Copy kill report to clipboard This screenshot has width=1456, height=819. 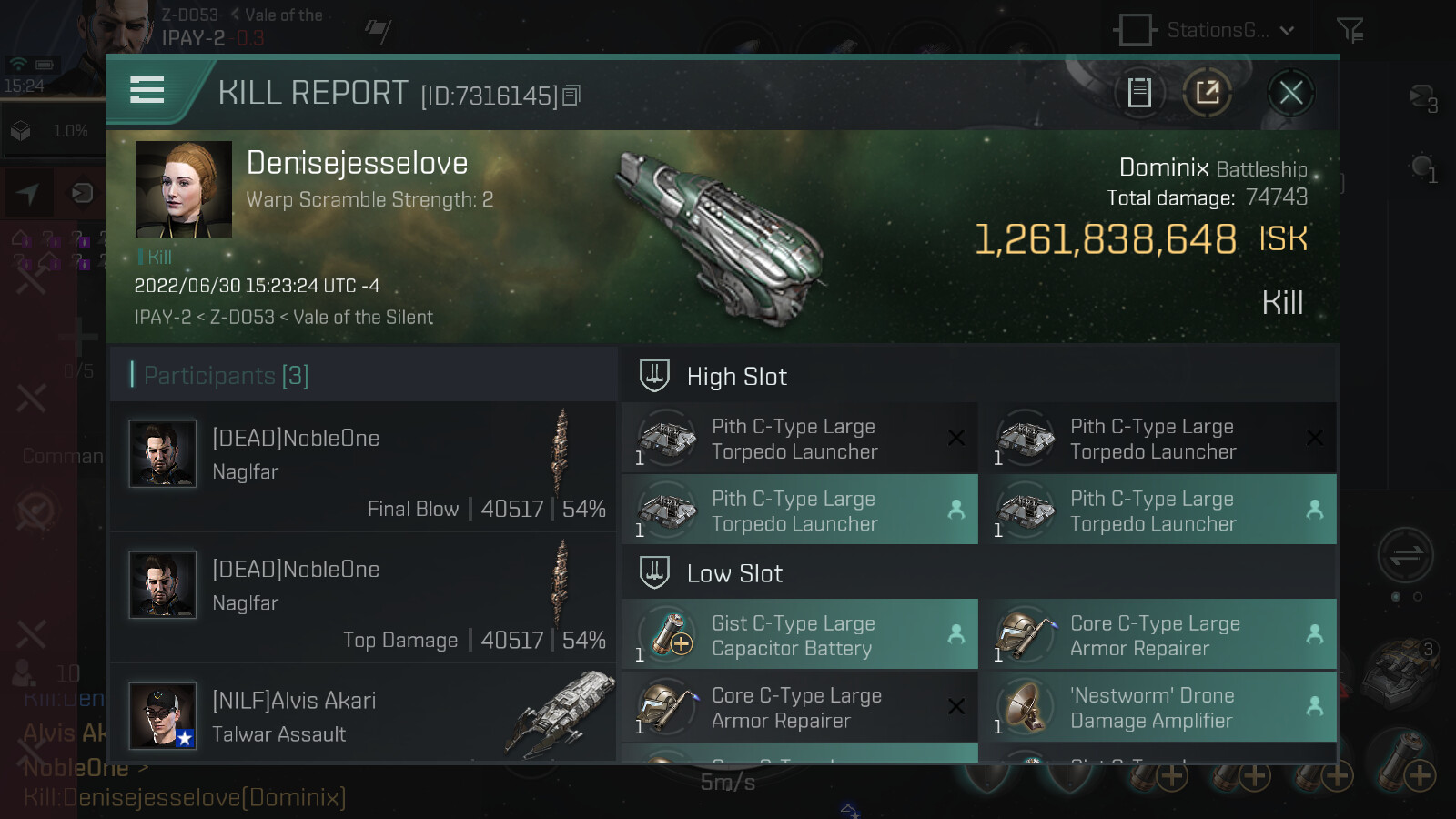(1139, 93)
